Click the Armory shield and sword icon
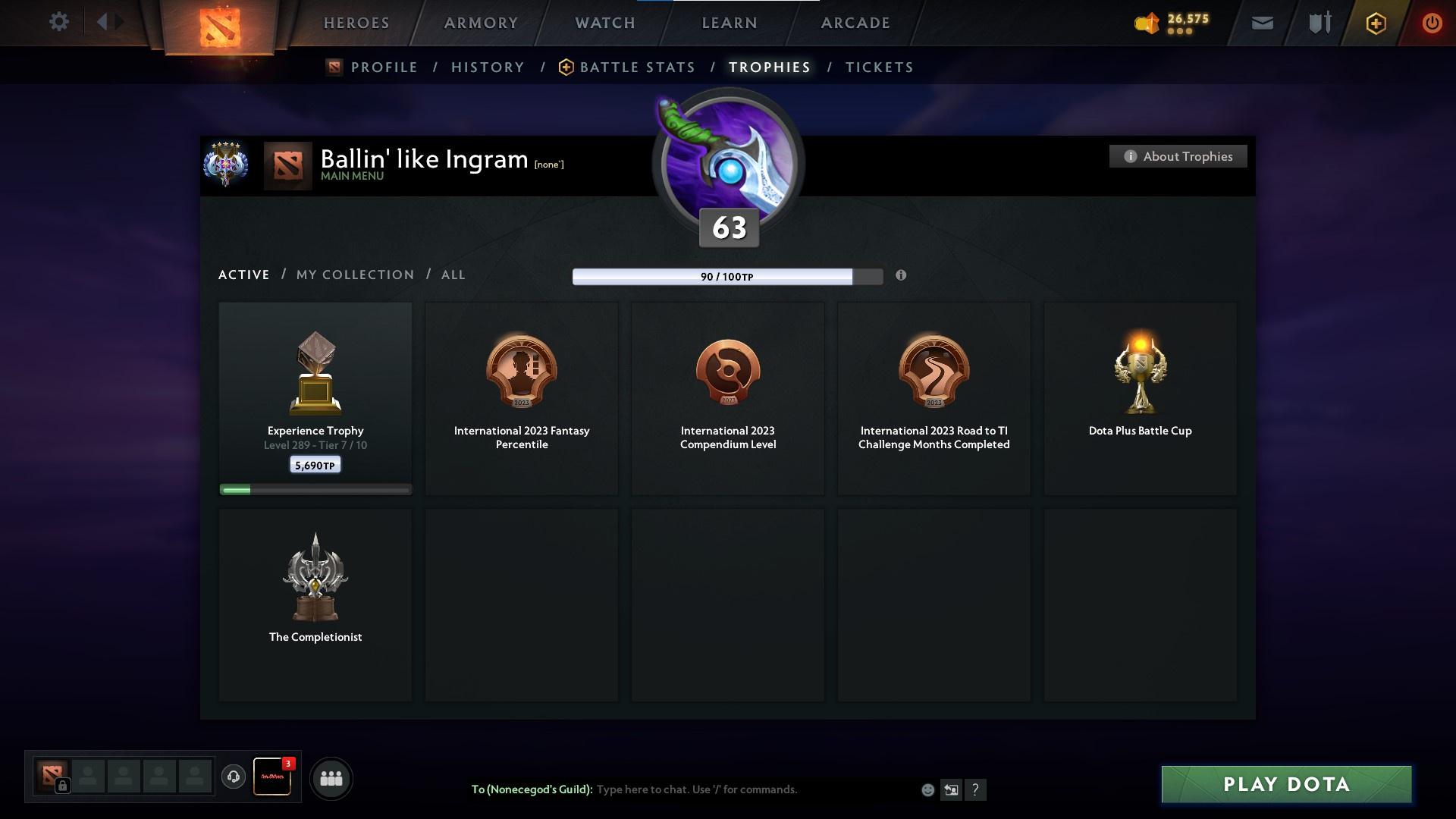This screenshot has width=1456, height=819. click(1319, 23)
